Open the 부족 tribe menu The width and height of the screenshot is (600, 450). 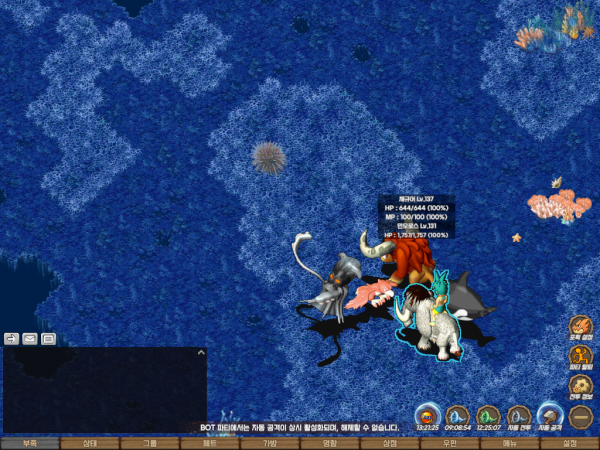tap(30, 442)
